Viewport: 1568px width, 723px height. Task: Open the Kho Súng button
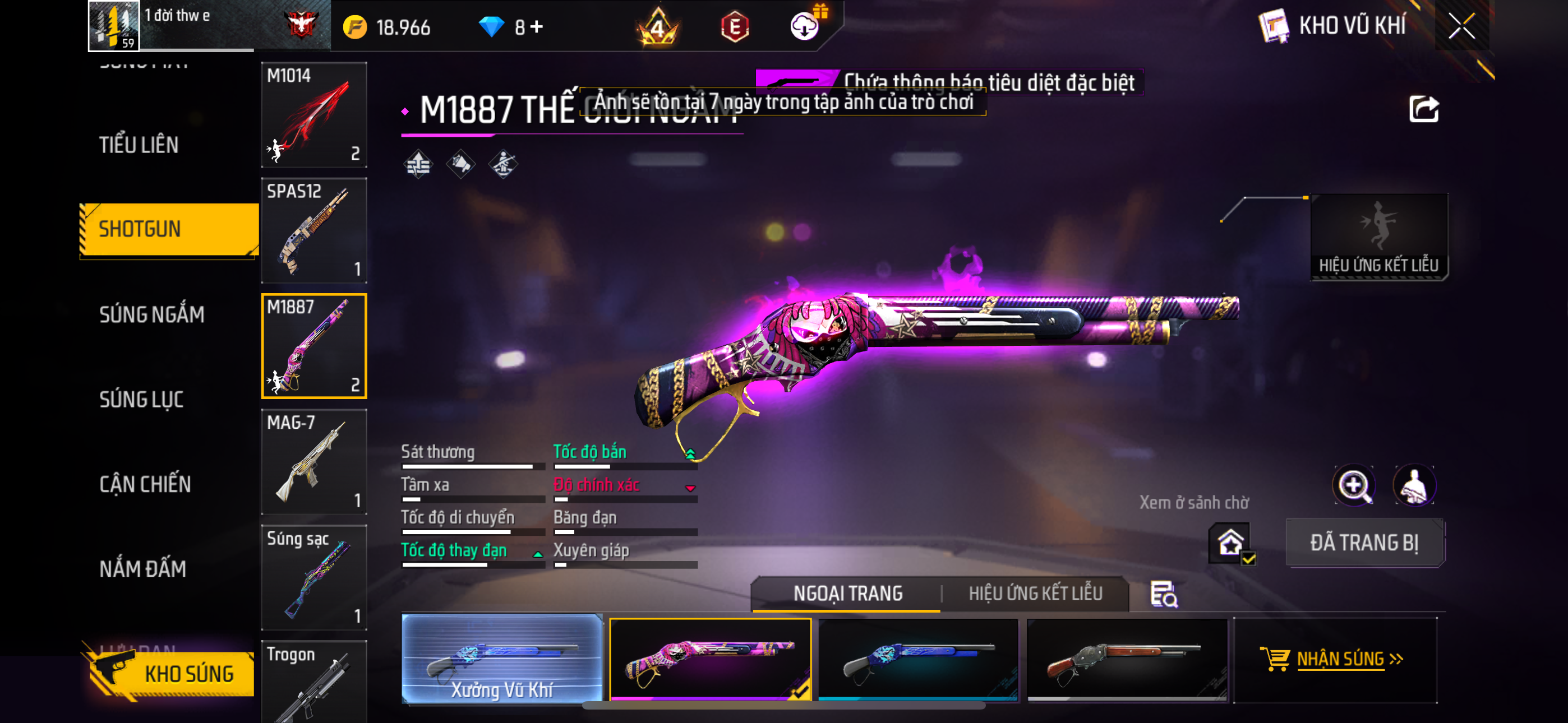coord(173,674)
